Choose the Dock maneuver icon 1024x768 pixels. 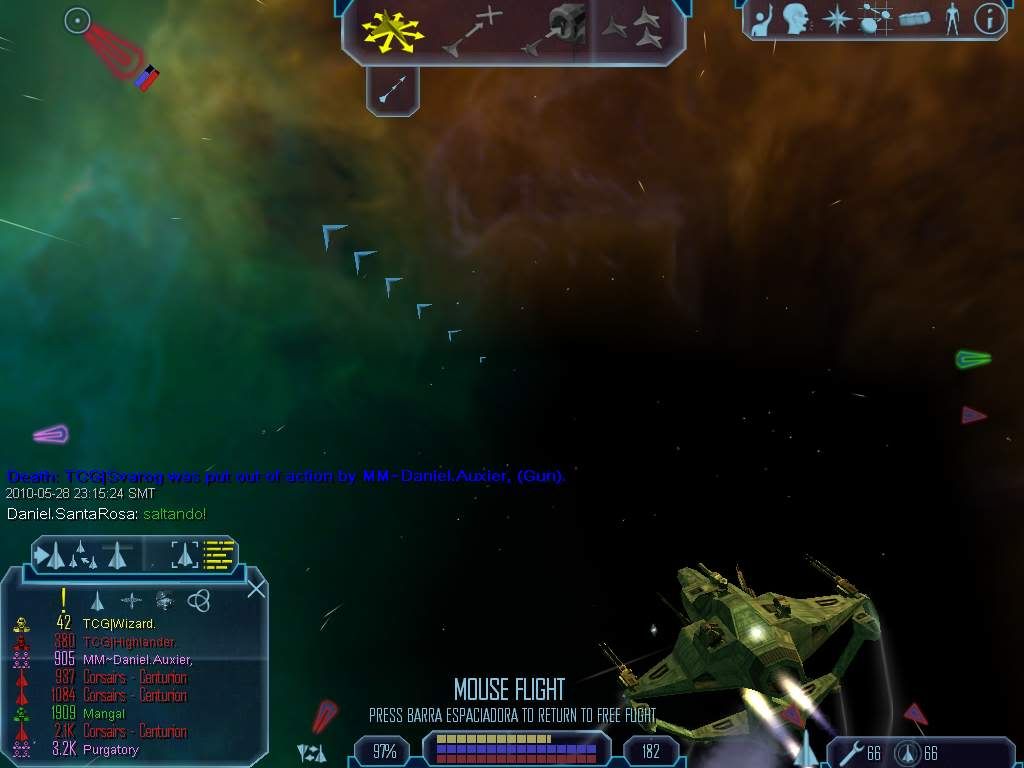(553, 31)
